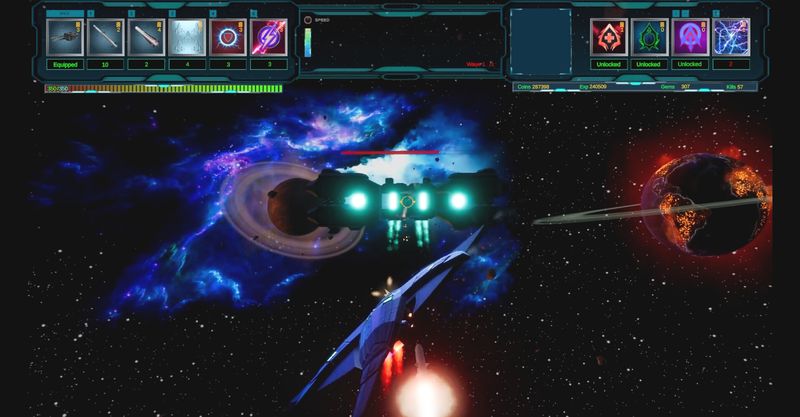Select the equipped machine gun turret slot
Screen dimensions: 800x417
(65, 37)
